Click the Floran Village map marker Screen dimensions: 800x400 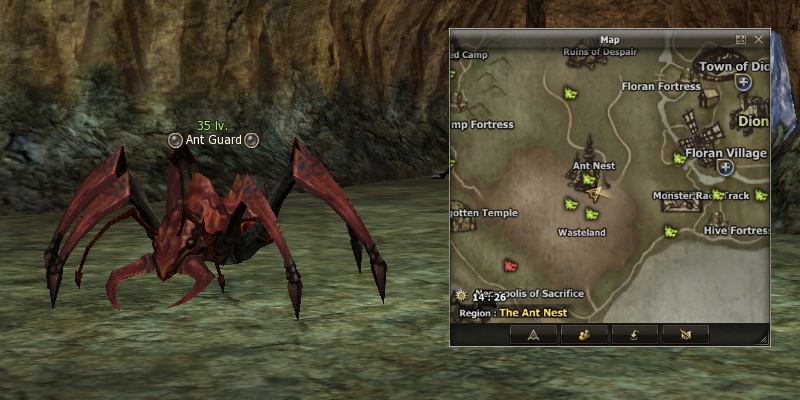coord(727,153)
